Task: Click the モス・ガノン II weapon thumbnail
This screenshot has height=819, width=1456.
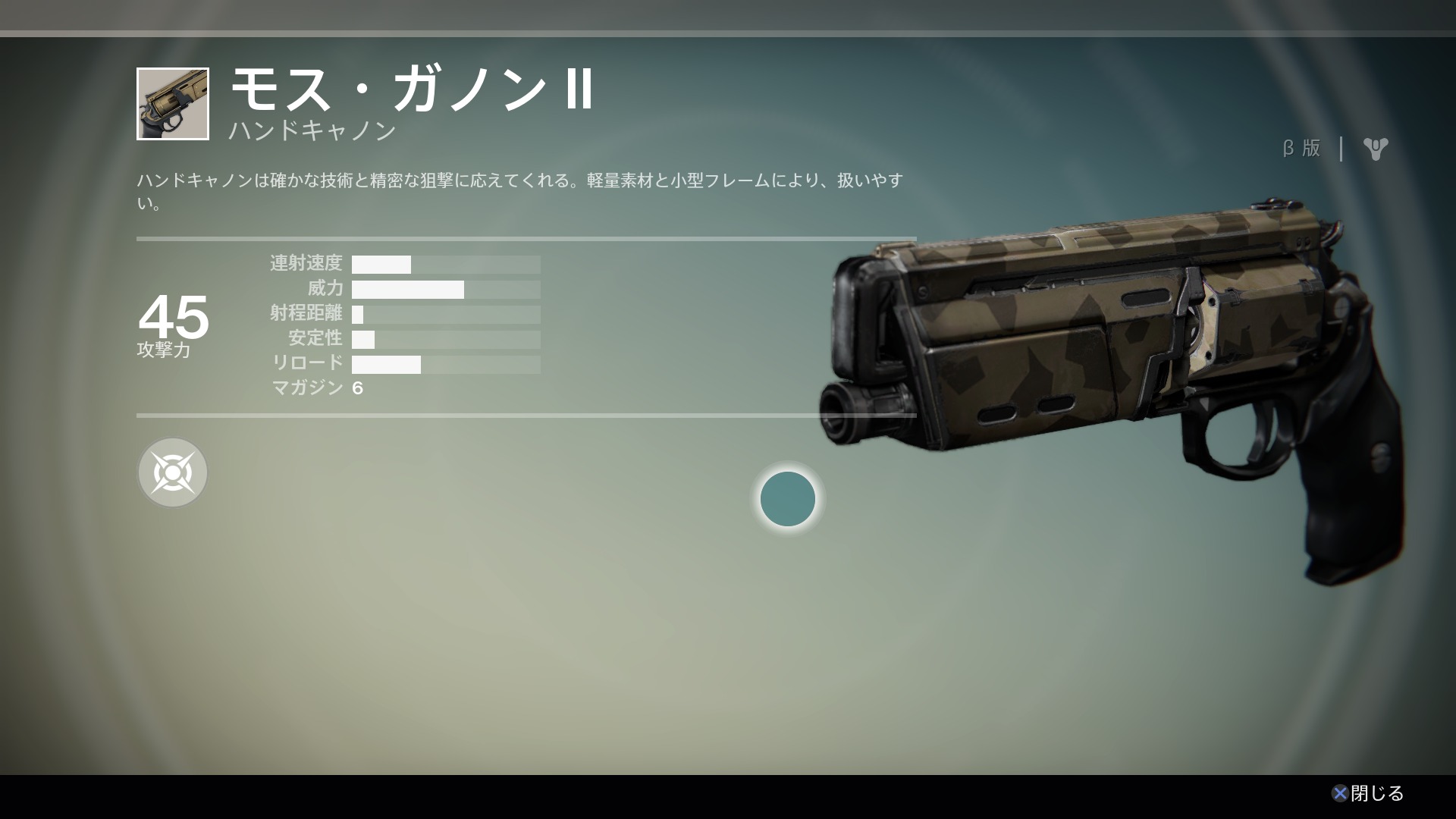Action: click(173, 104)
